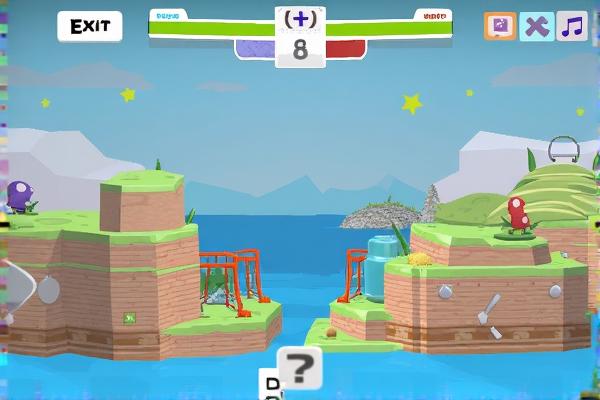600x400 pixels.
Task: Select the orange-framed purple screen icon
Action: click(x=500, y=26)
